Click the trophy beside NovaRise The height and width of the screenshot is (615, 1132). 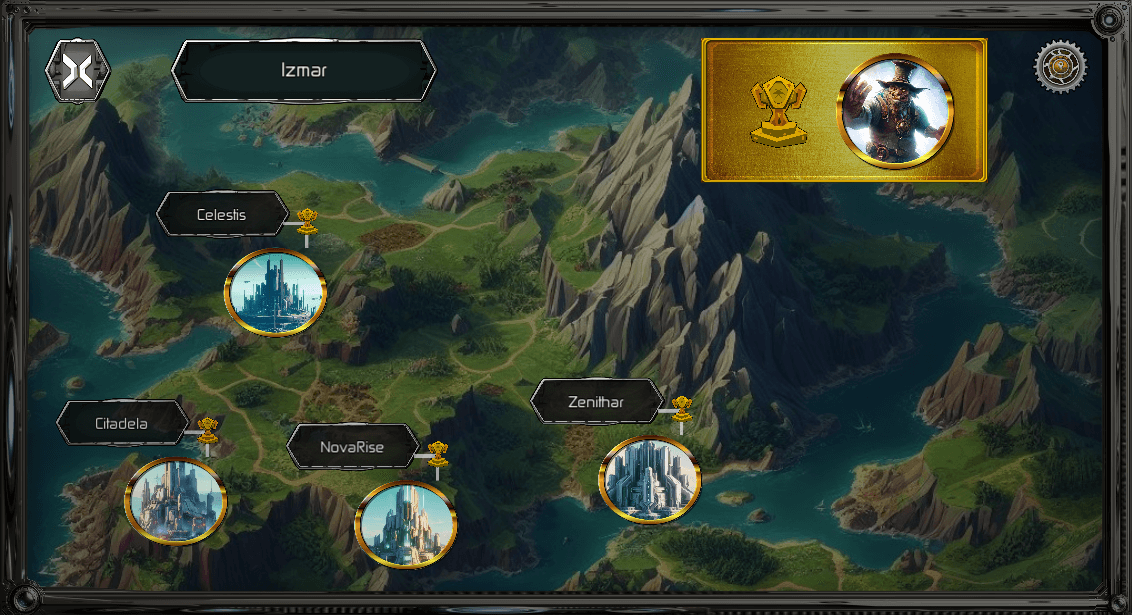437,452
